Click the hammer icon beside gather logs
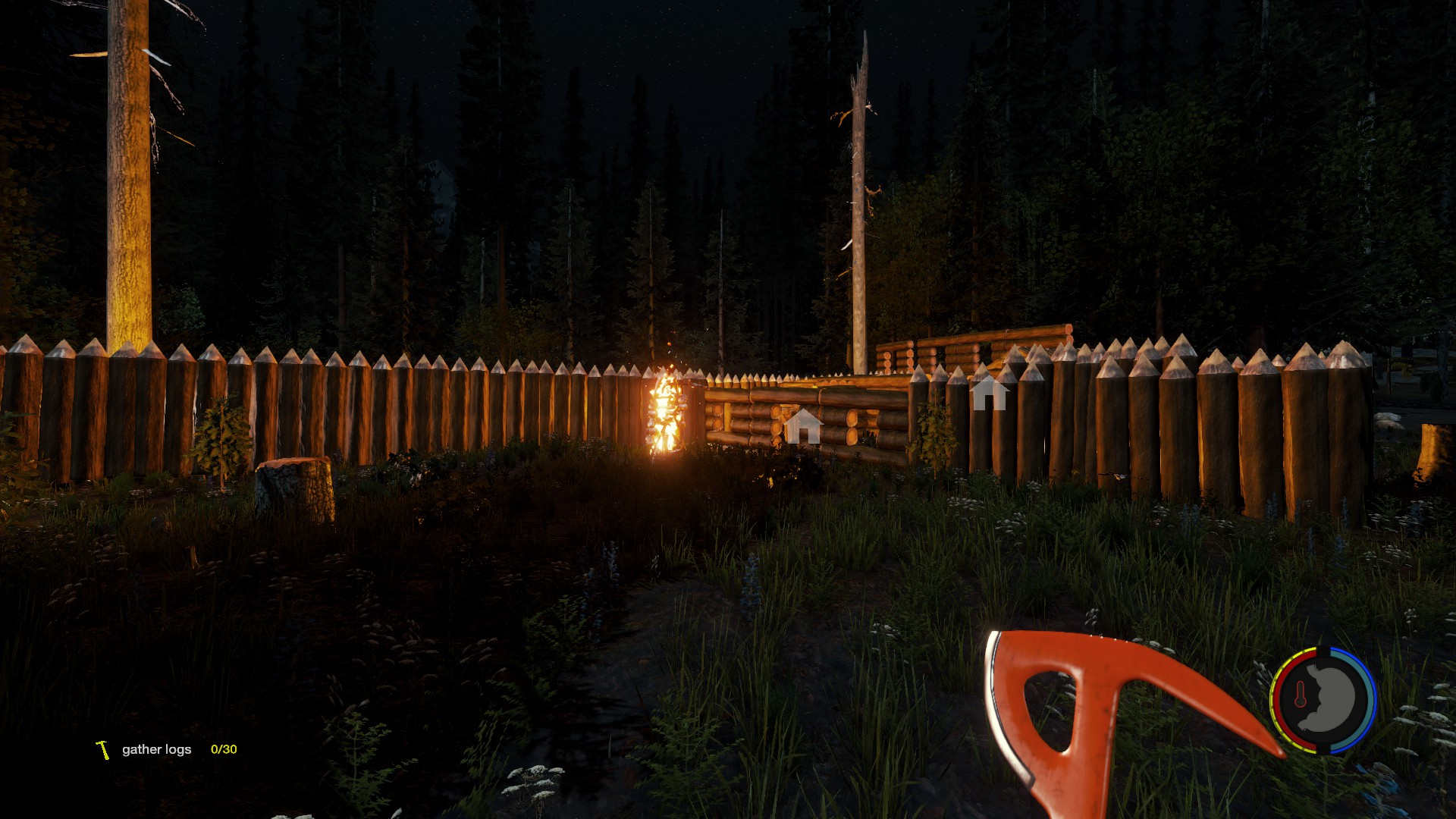1456x819 pixels. (x=103, y=749)
